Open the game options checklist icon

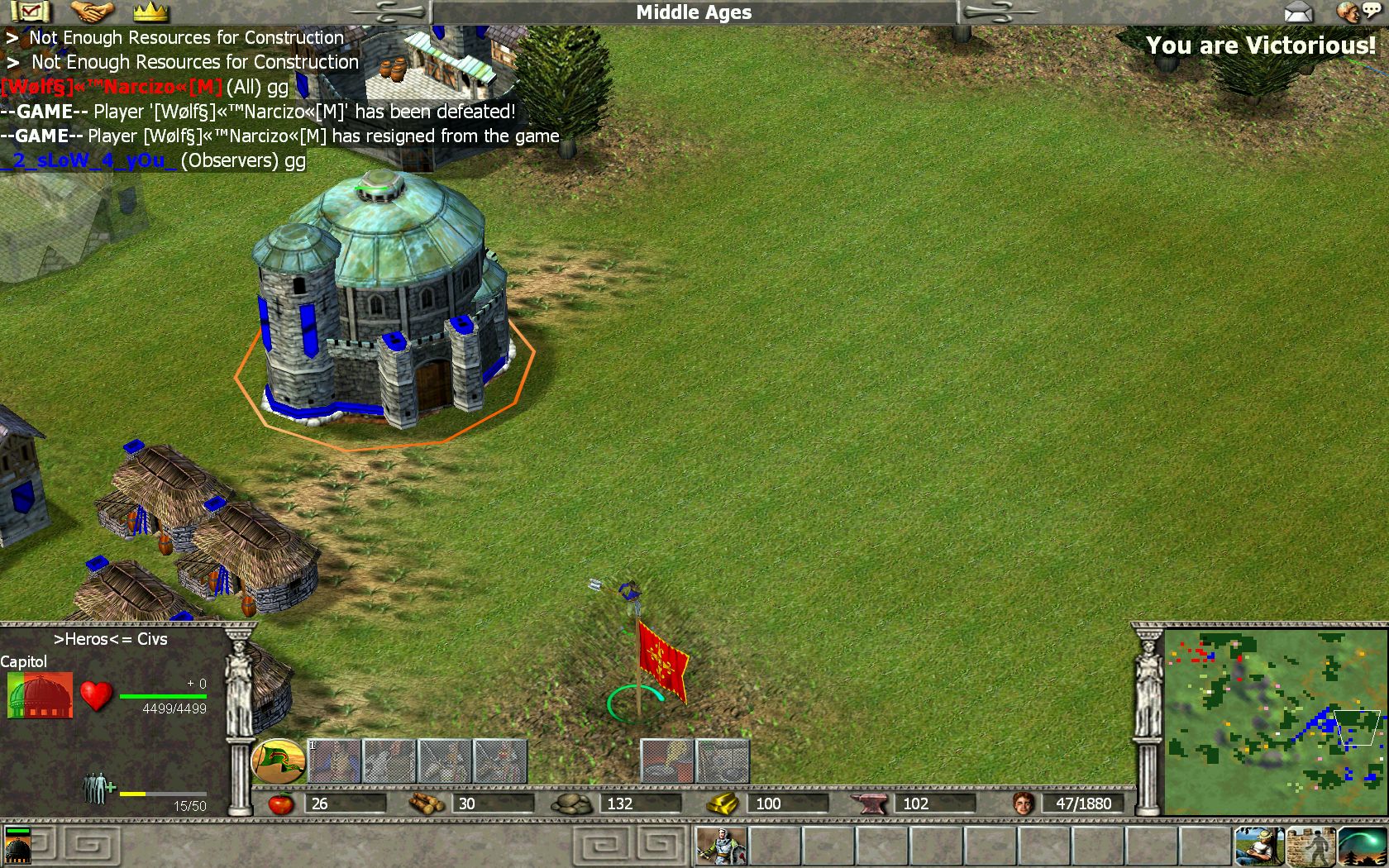(31, 12)
